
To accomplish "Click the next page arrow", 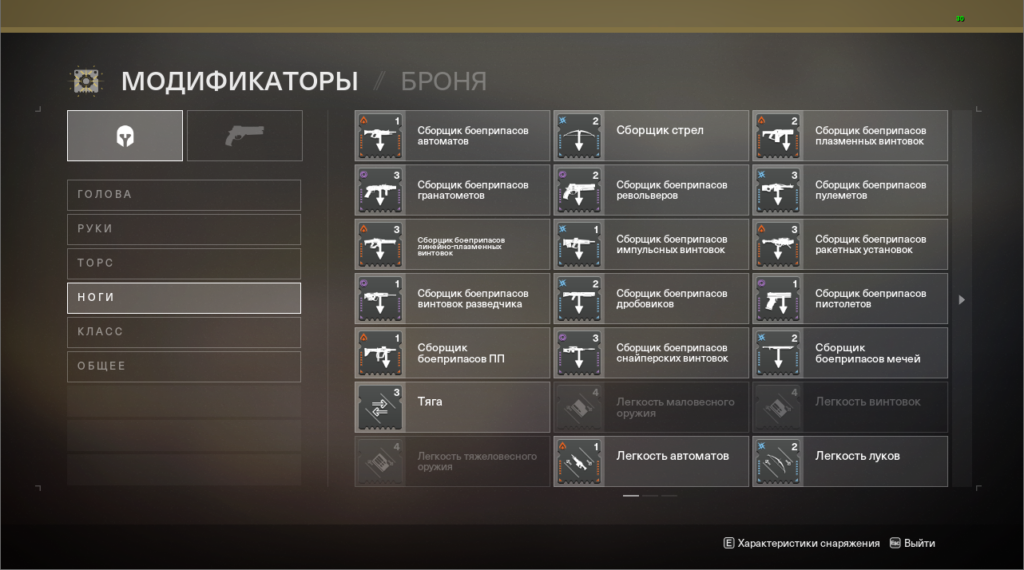I will [x=962, y=299].
